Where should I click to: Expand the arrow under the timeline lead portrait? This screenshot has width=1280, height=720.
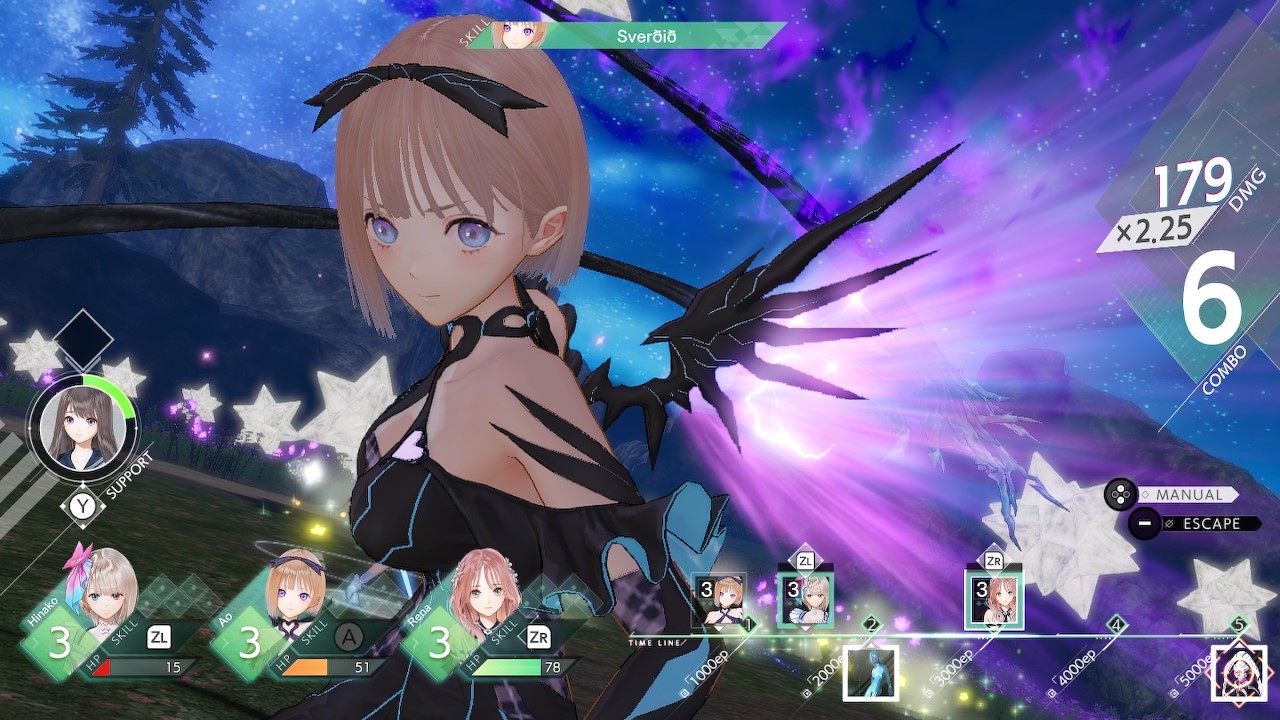click(719, 628)
